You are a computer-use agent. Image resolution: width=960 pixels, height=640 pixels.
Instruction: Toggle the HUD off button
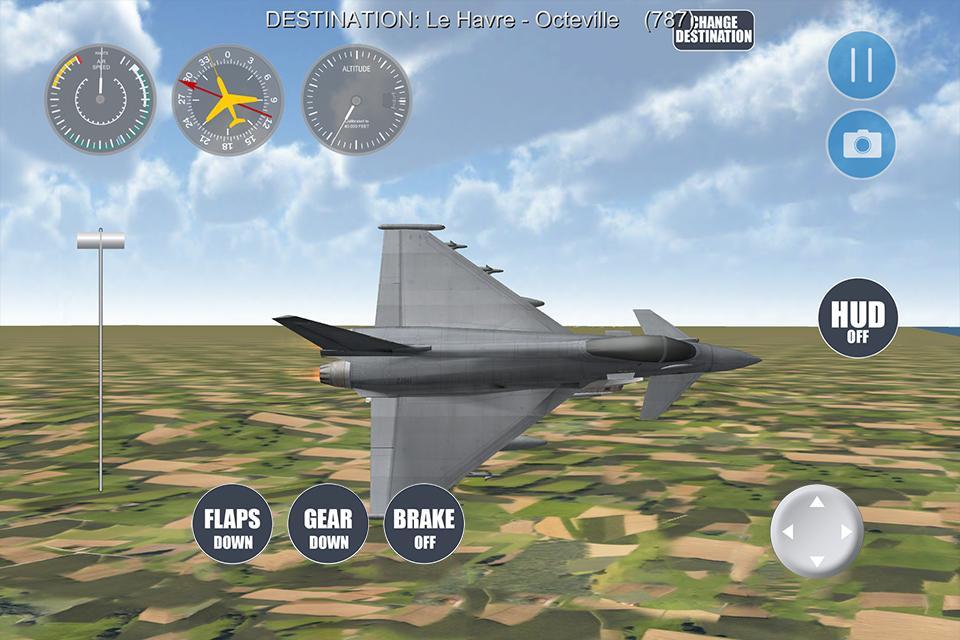coord(858,319)
